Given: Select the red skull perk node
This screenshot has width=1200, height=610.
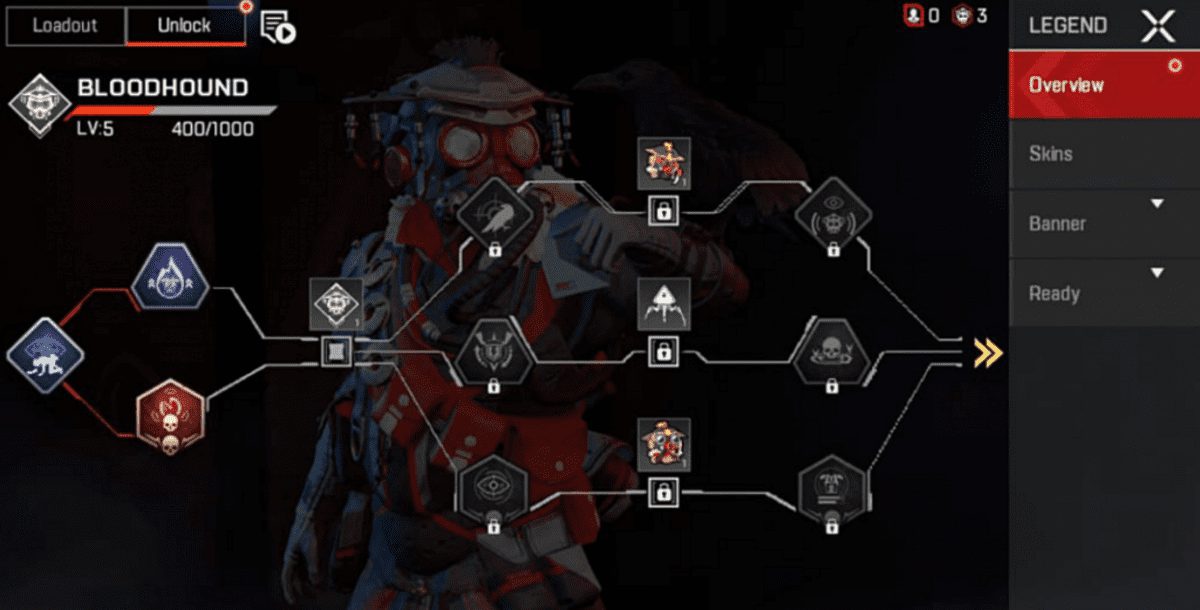Looking at the screenshot, I should (x=170, y=415).
